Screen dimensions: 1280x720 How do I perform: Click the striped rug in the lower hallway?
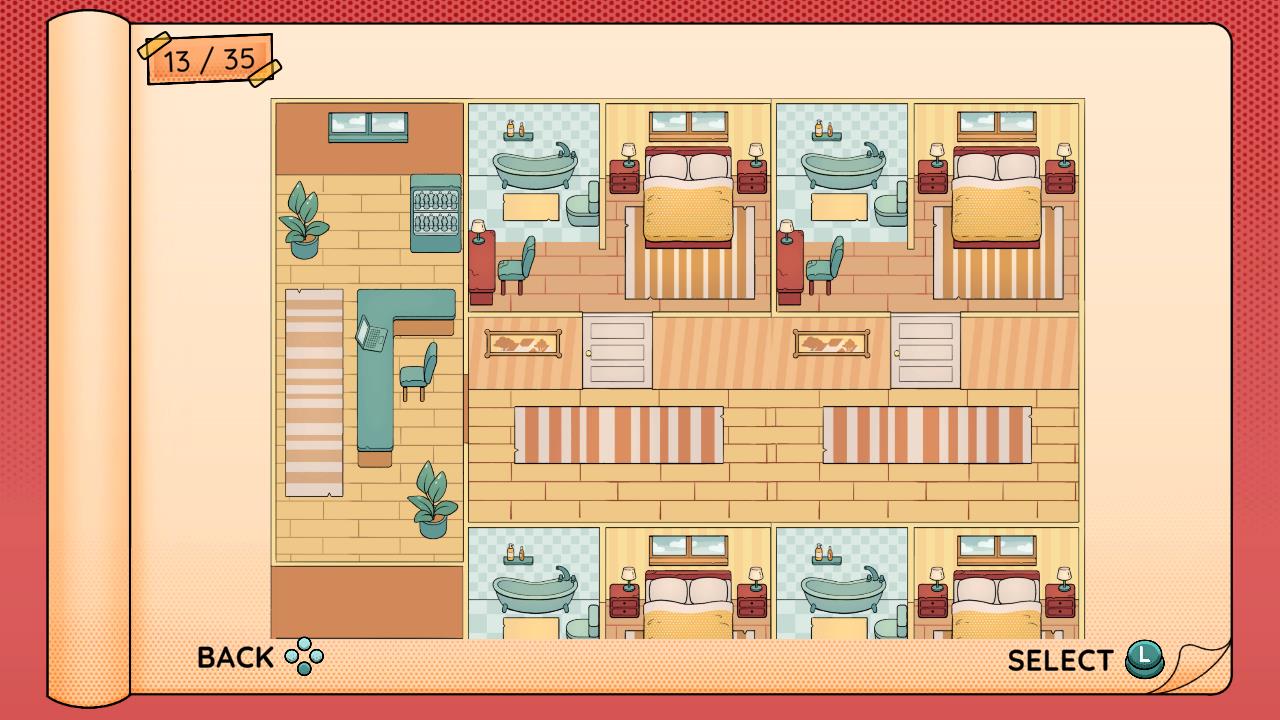pyautogui.click(x=620, y=433)
